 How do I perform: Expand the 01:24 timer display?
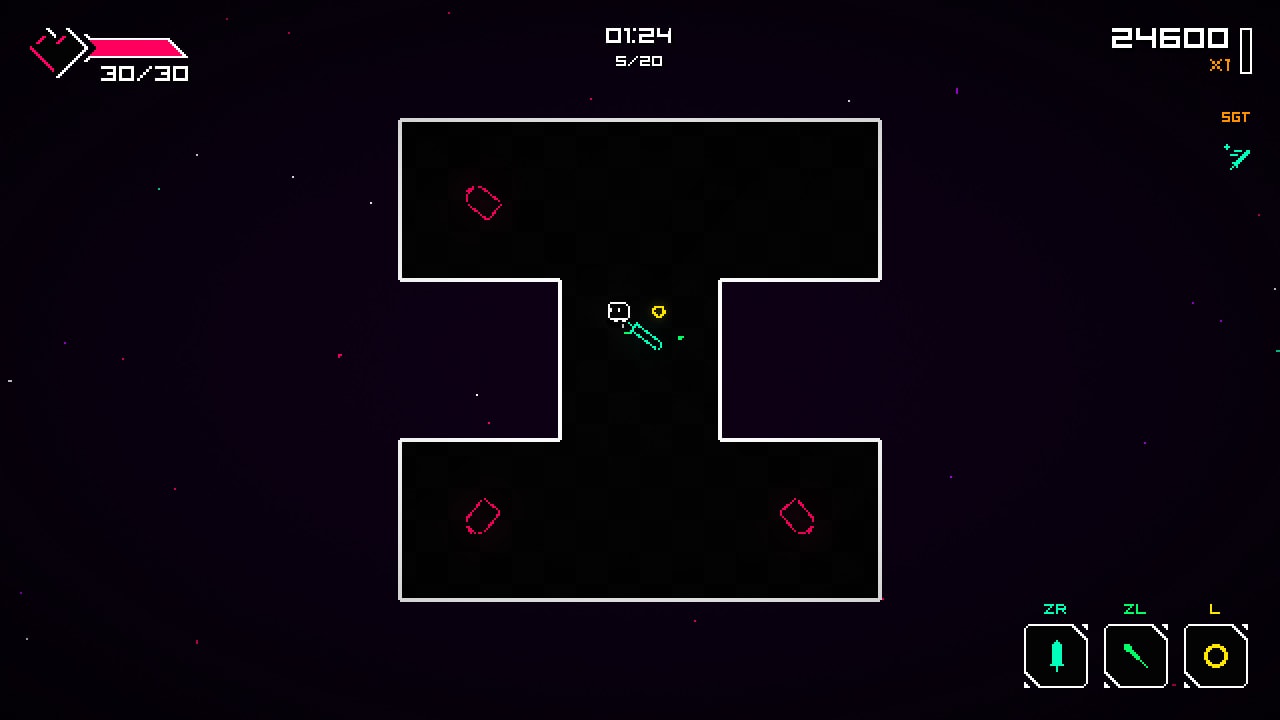640,36
